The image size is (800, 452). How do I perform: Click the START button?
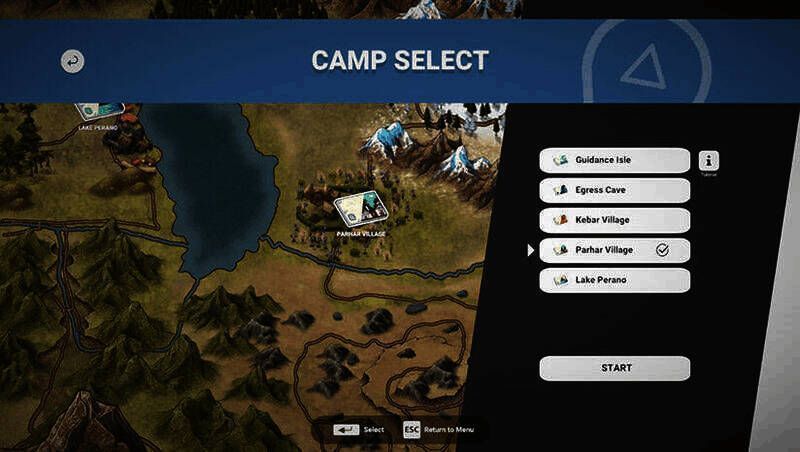coord(615,368)
